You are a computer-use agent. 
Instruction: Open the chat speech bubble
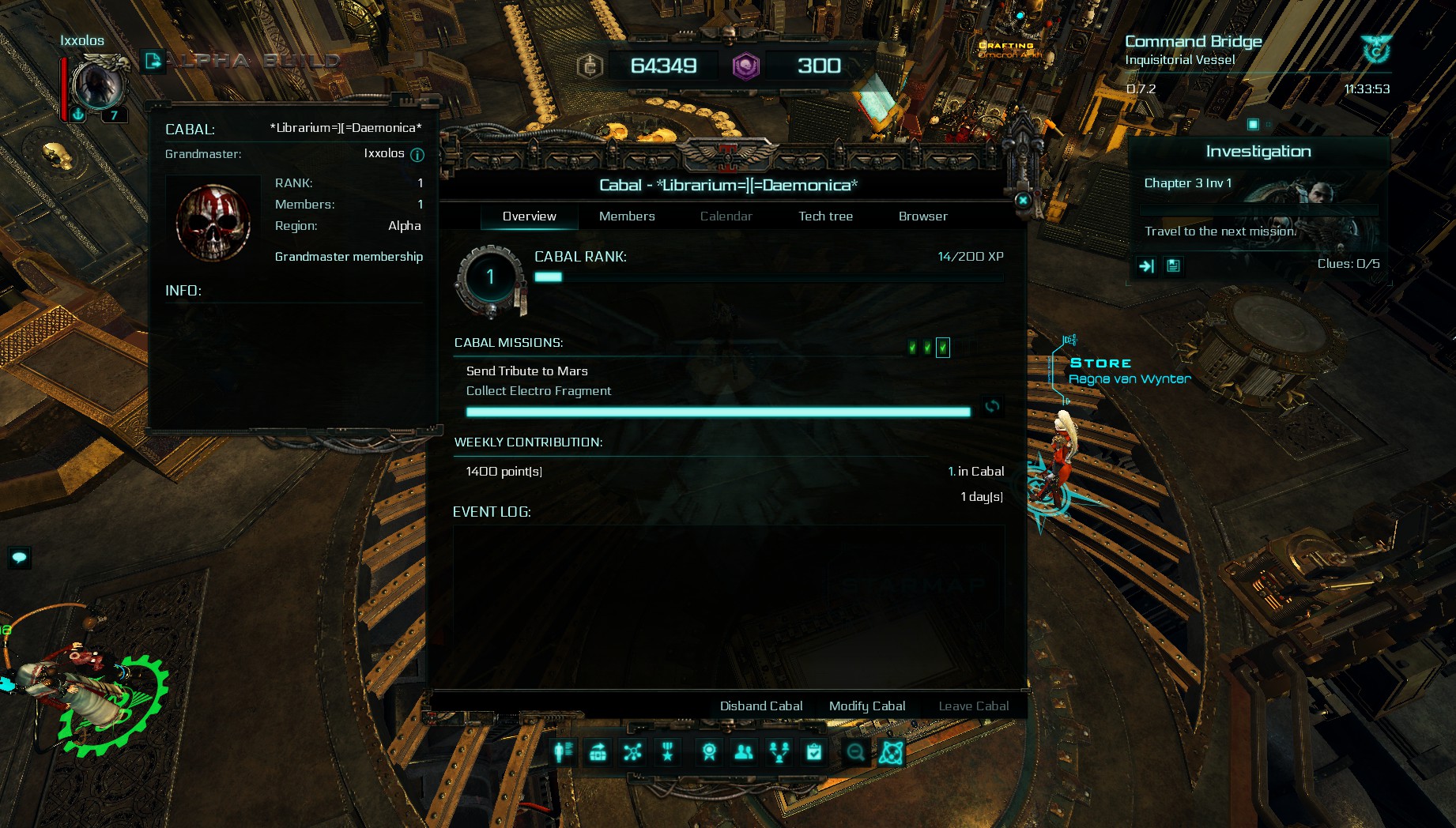(x=19, y=558)
